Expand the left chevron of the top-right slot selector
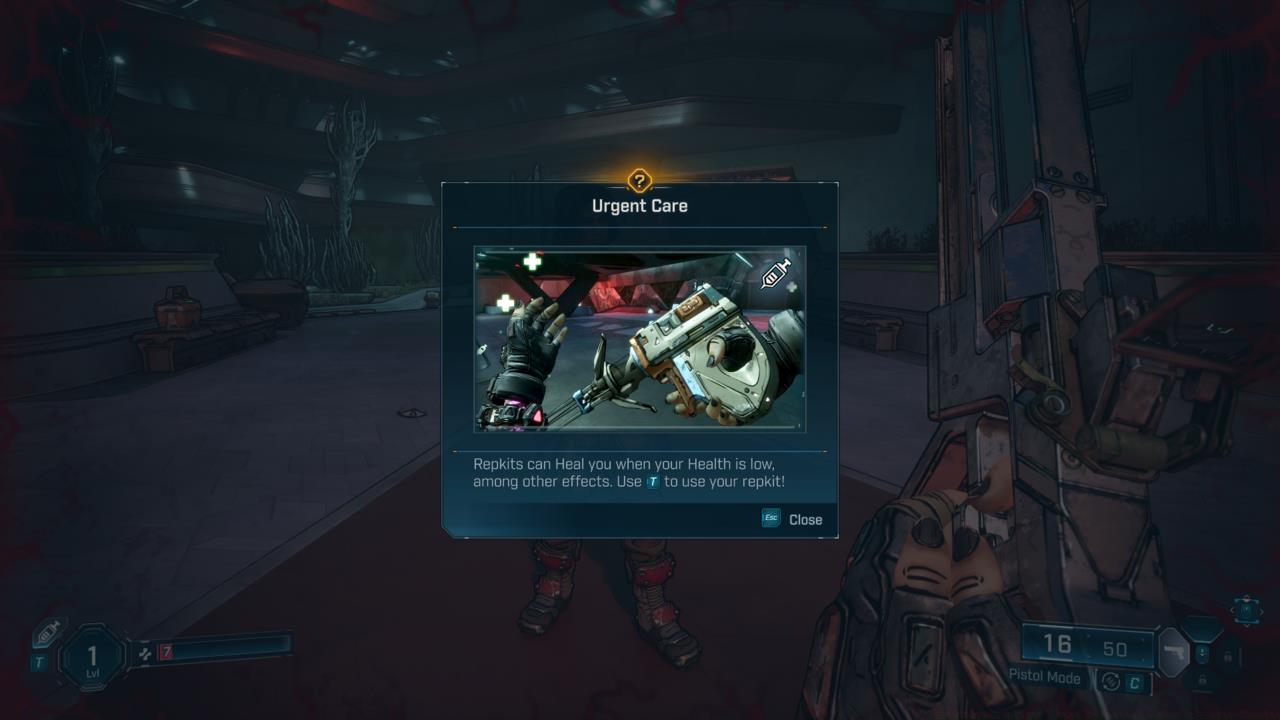 [1232, 610]
